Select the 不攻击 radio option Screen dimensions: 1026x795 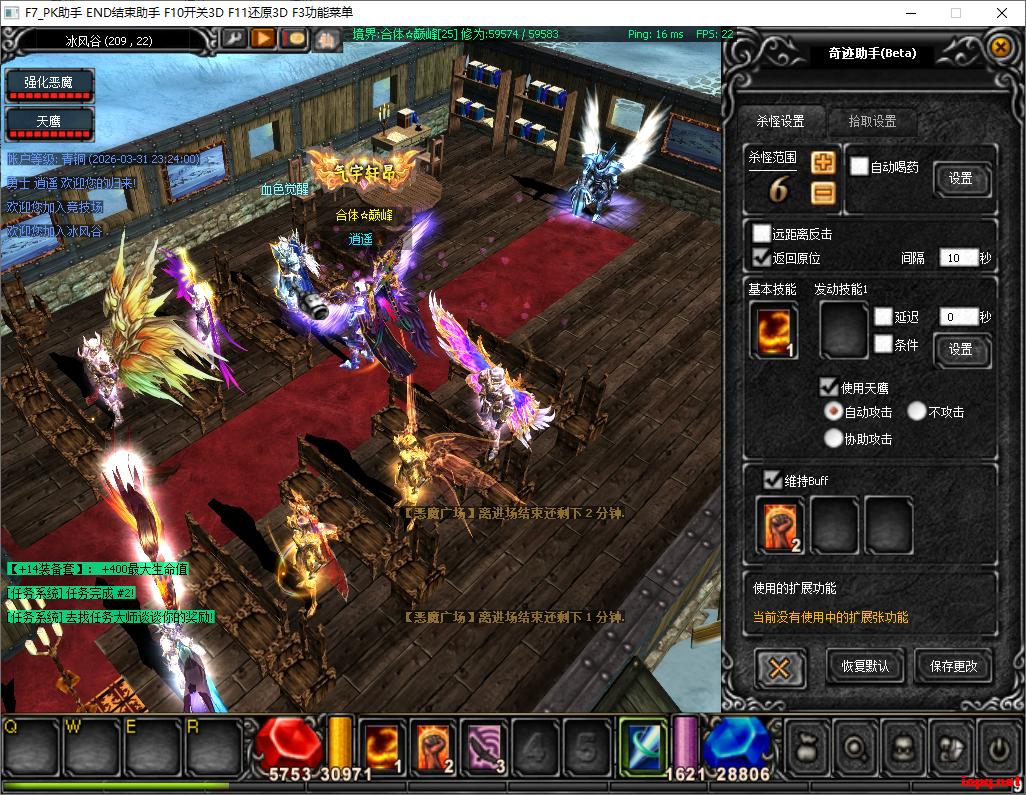click(917, 411)
